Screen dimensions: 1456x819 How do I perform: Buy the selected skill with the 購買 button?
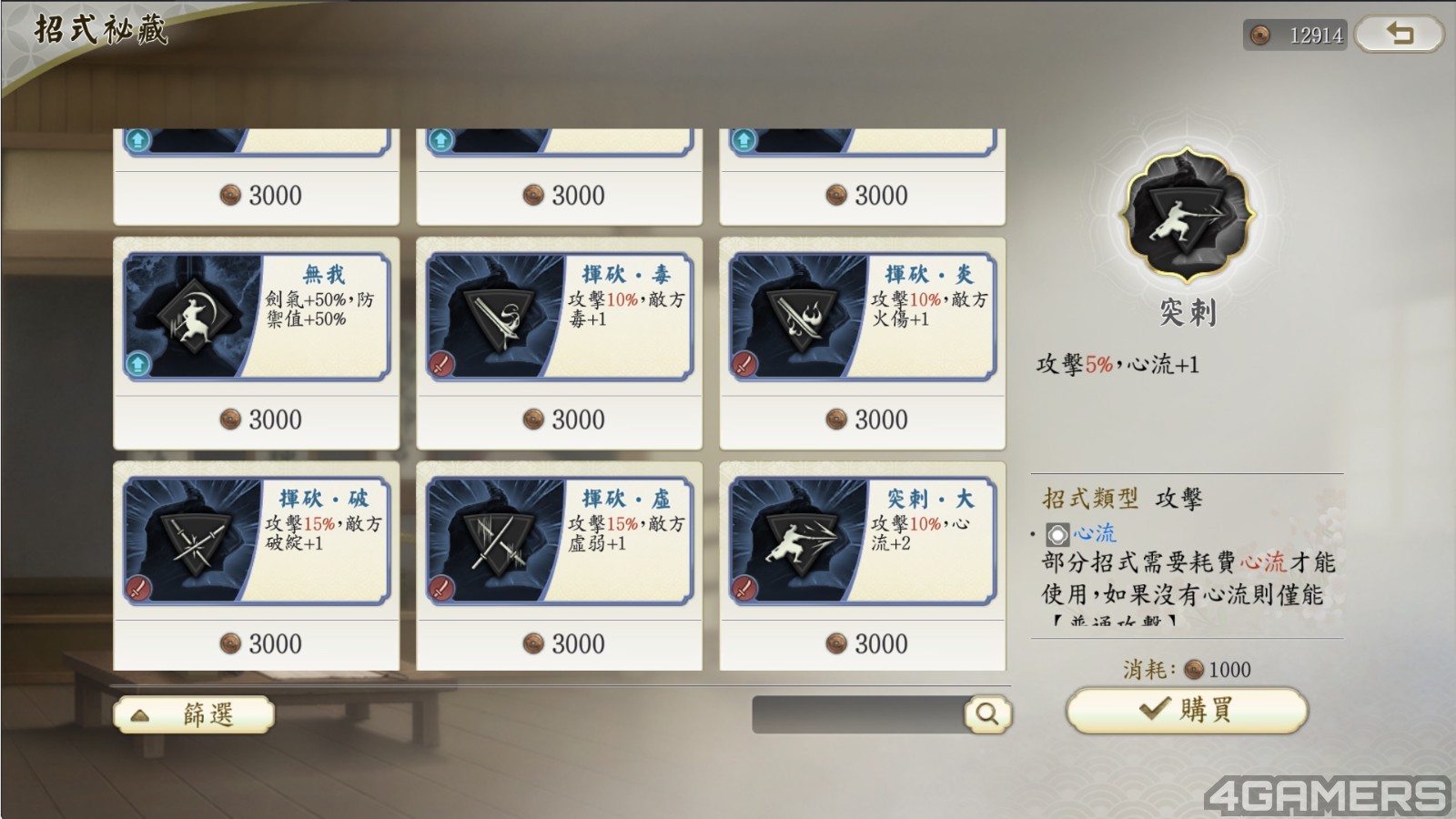coord(1187,710)
